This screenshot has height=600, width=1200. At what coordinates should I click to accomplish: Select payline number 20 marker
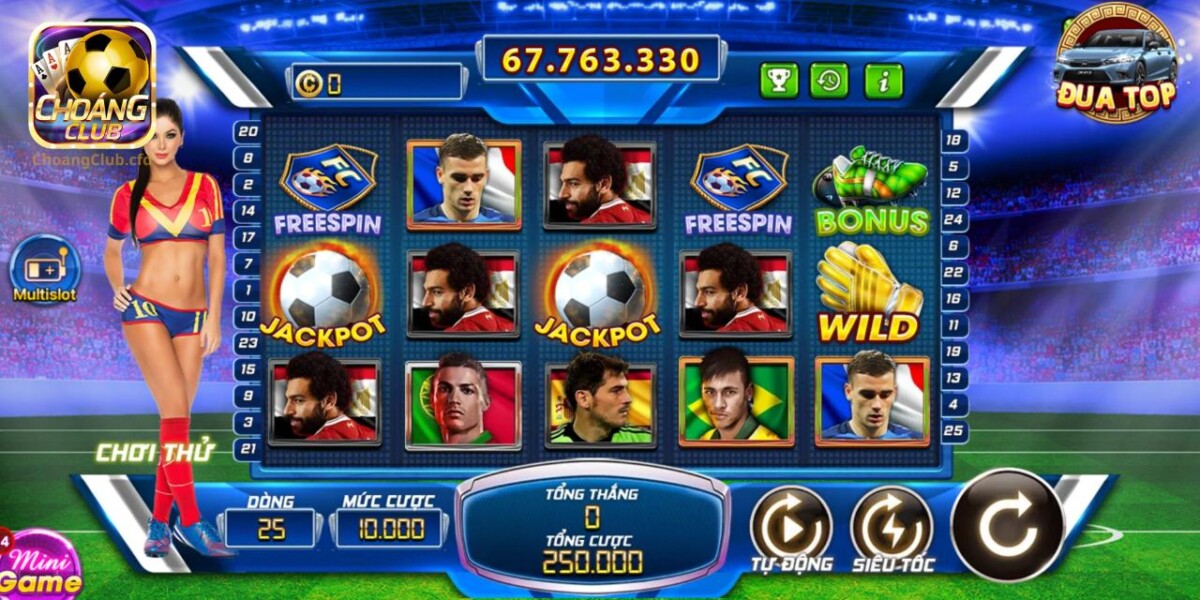pyautogui.click(x=247, y=131)
